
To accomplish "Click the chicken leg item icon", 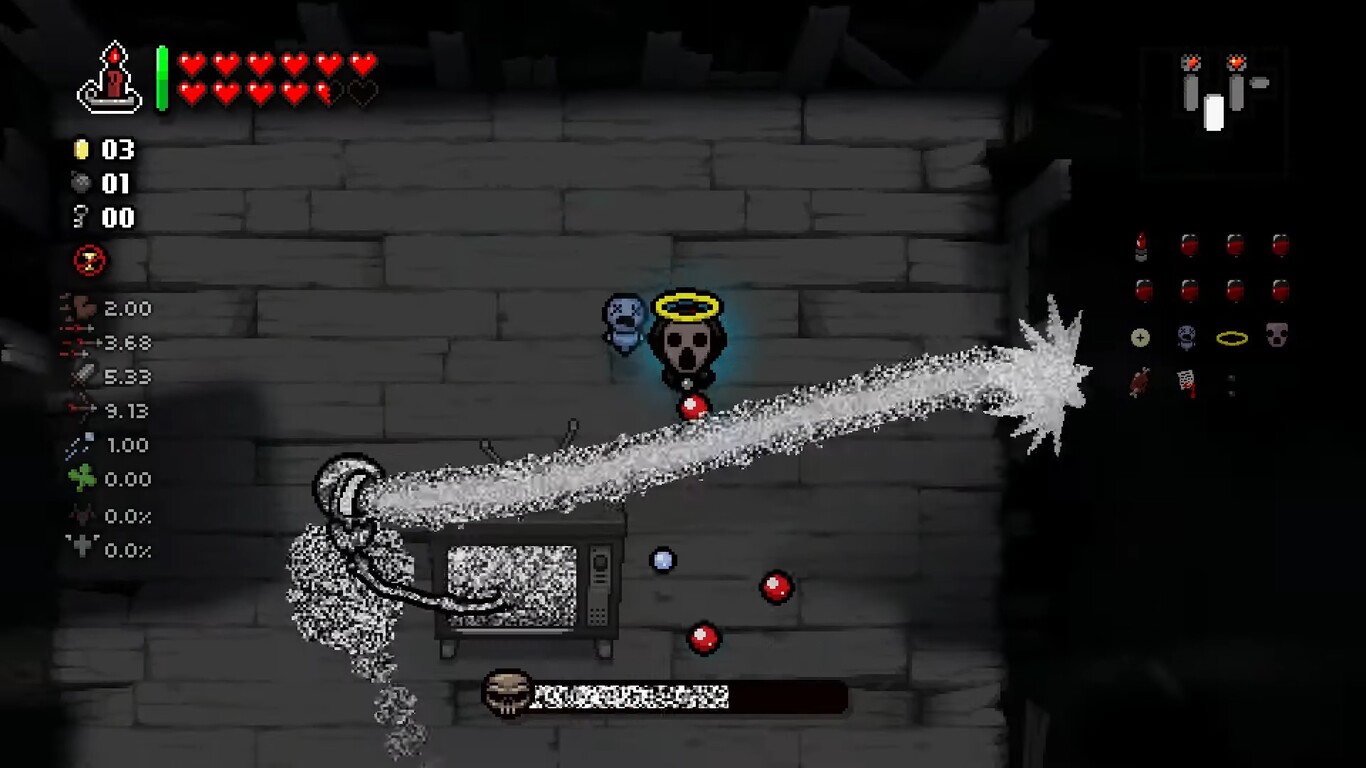I will pyautogui.click(x=1140, y=383).
